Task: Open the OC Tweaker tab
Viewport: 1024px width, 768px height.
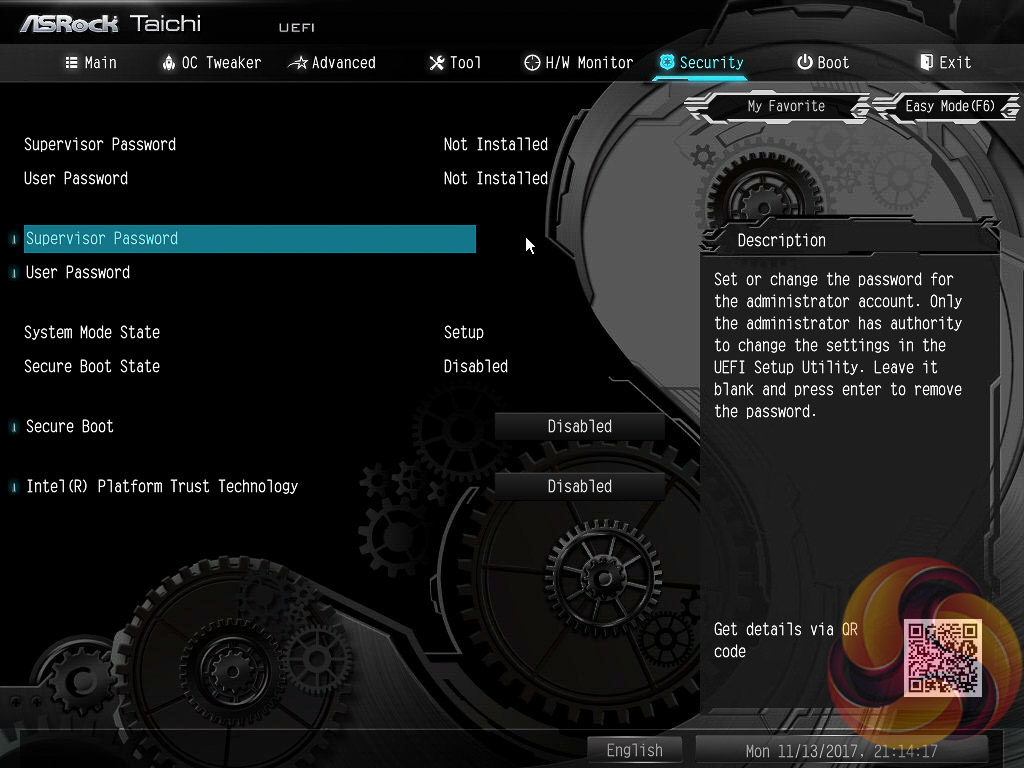Action: click(211, 62)
